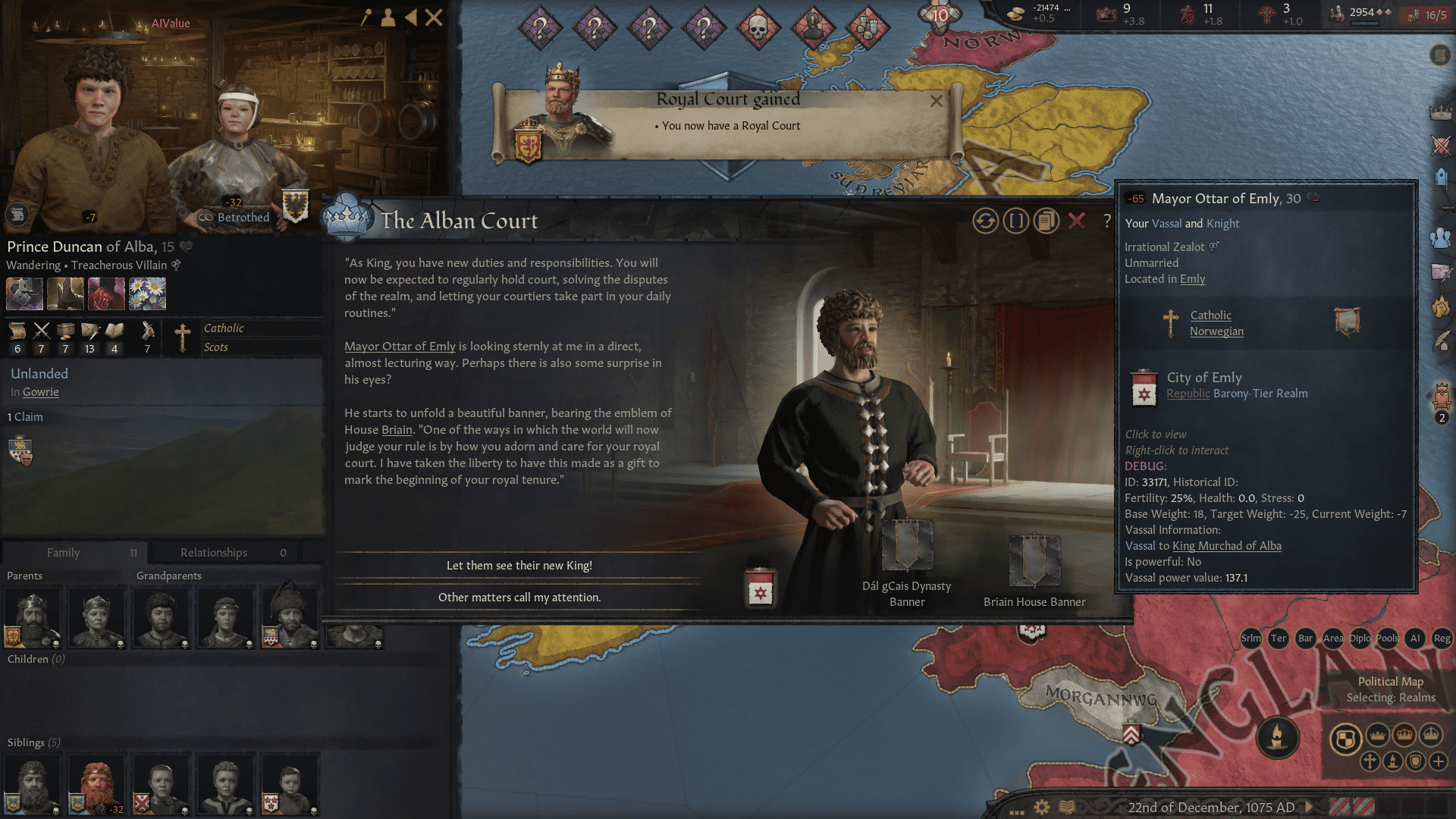The width and height of the screenshot is (1456, 819).
Task: Toggle the Diplo debug map overlay
Action: (x=1360, y=639)
